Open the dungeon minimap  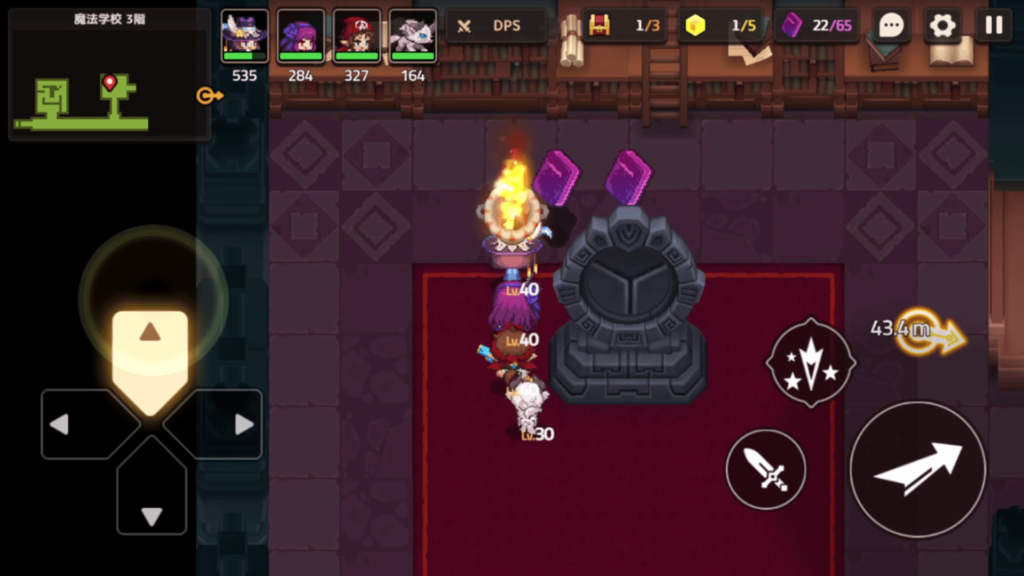pyautogui.click(x=108, y=74)
